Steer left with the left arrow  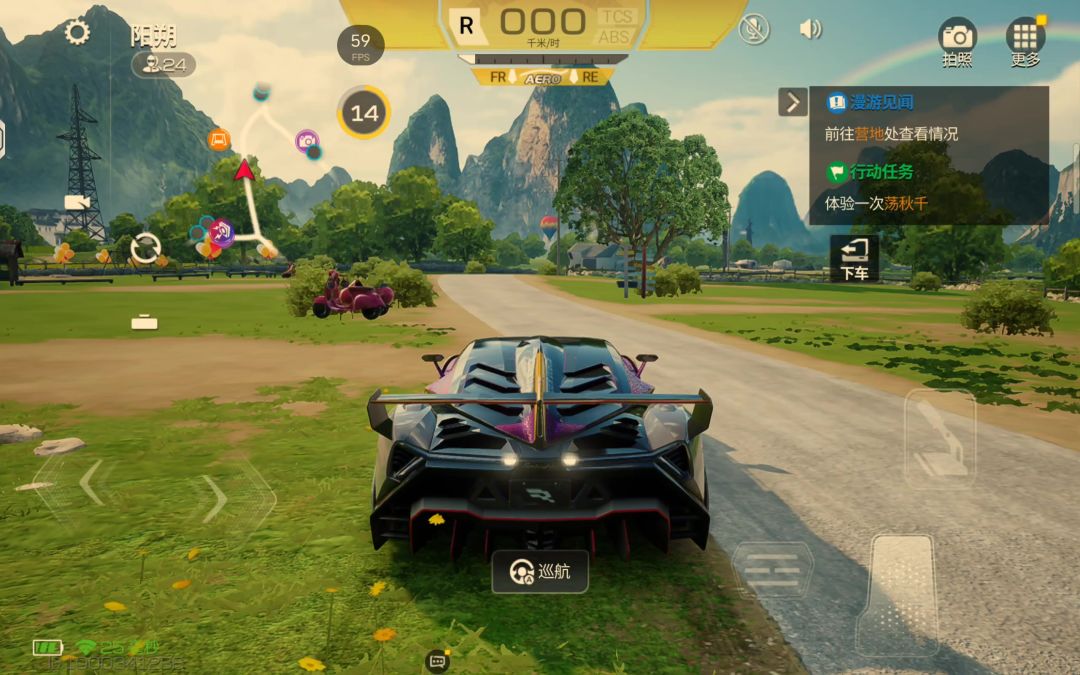90,484
